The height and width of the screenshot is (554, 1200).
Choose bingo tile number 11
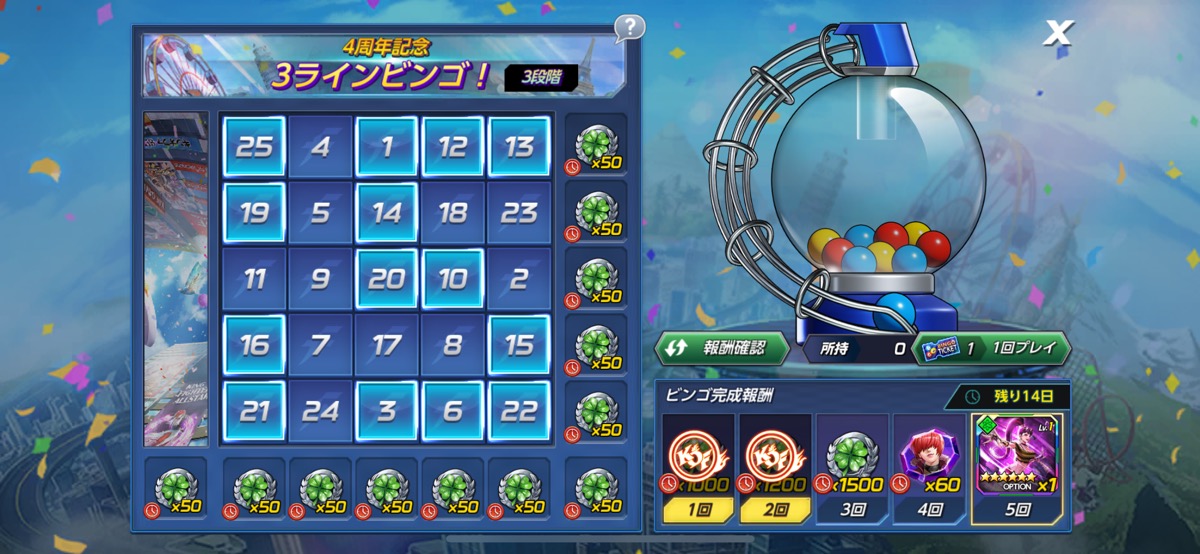tap(254, 279)
